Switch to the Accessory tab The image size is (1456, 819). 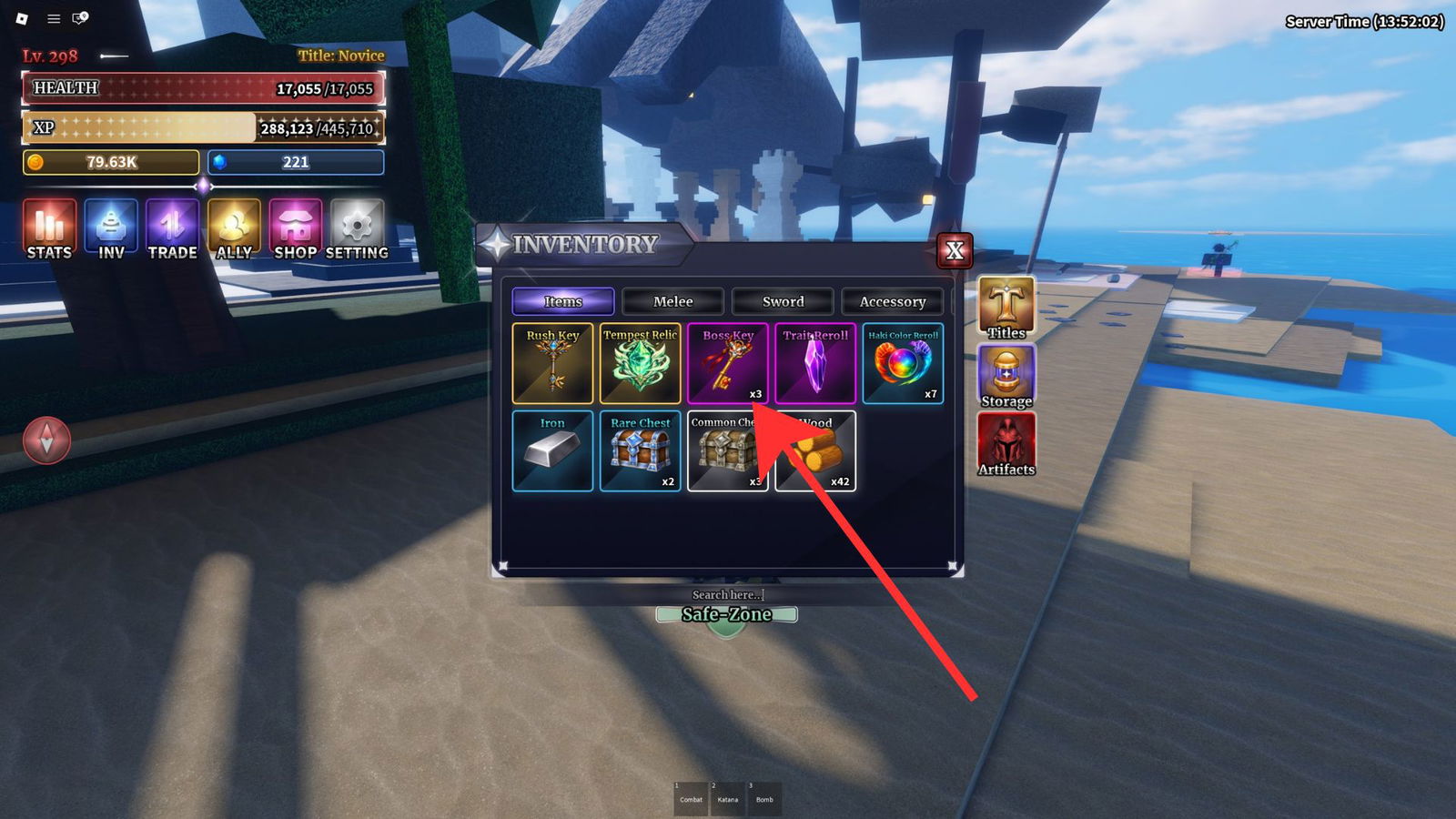(893, 301)
